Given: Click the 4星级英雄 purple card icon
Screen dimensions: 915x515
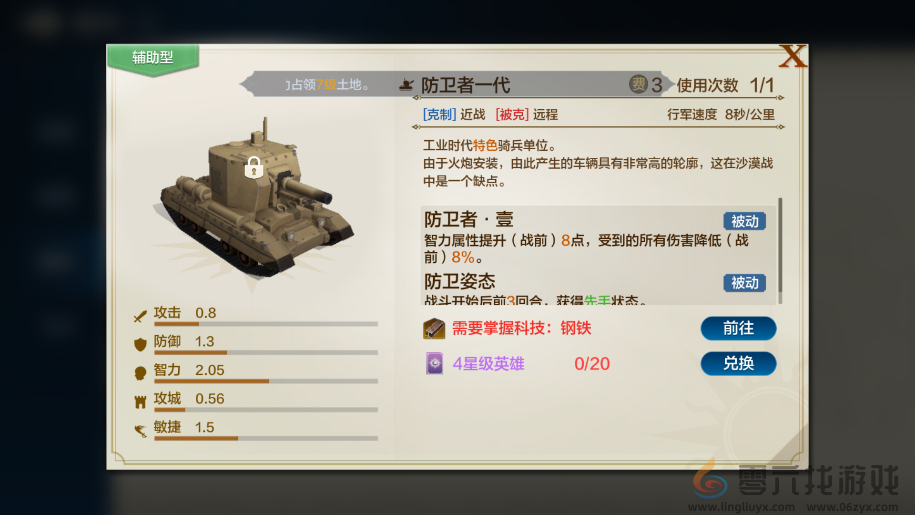Looking at the screenshot, I should tap(434, 363).
